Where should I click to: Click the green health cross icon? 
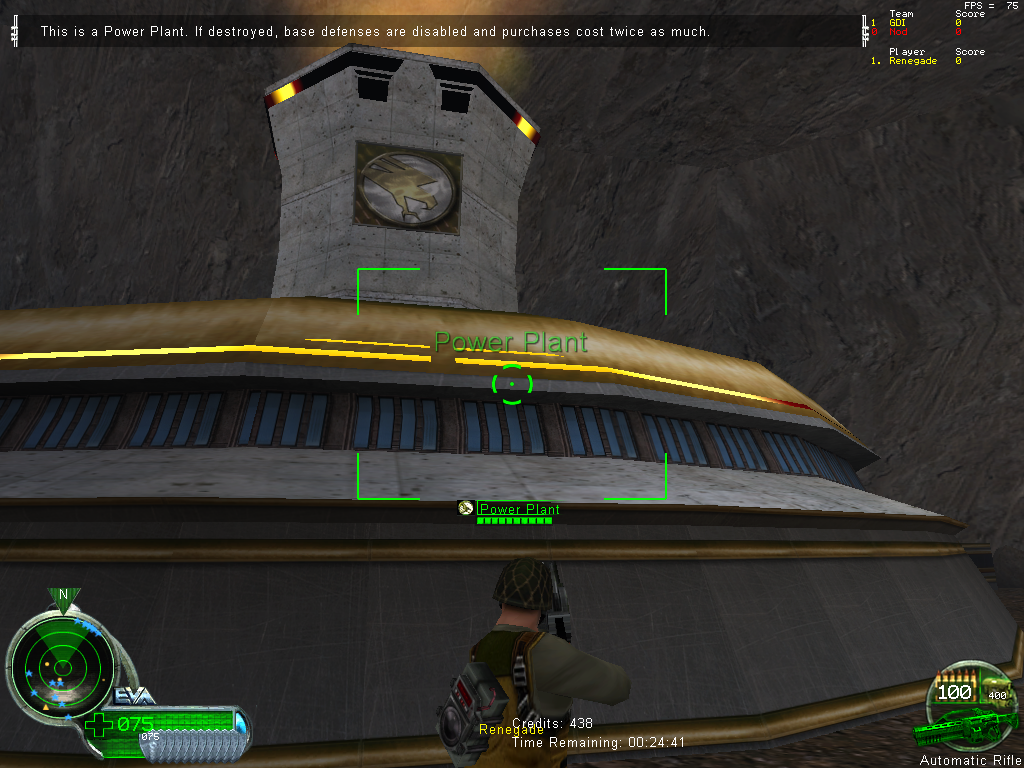click(x=98, y=724)
